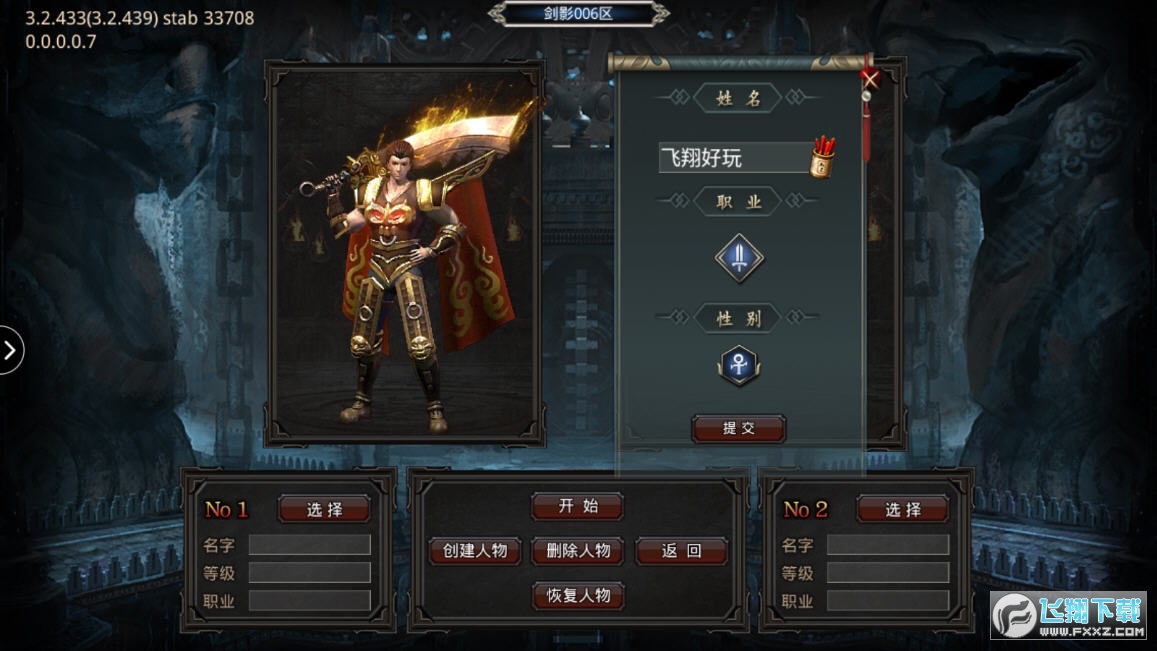Choose character slot No 1 选择
This screenshot has height=651, width=1157.
(324, 509)
